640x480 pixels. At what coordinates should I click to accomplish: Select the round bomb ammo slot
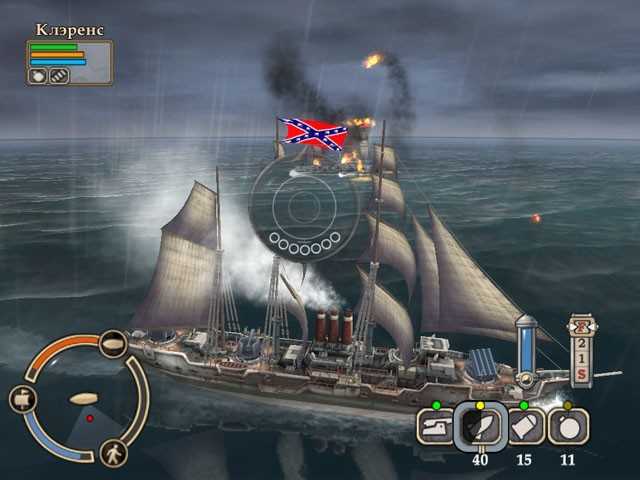click(x=568, y=427)
